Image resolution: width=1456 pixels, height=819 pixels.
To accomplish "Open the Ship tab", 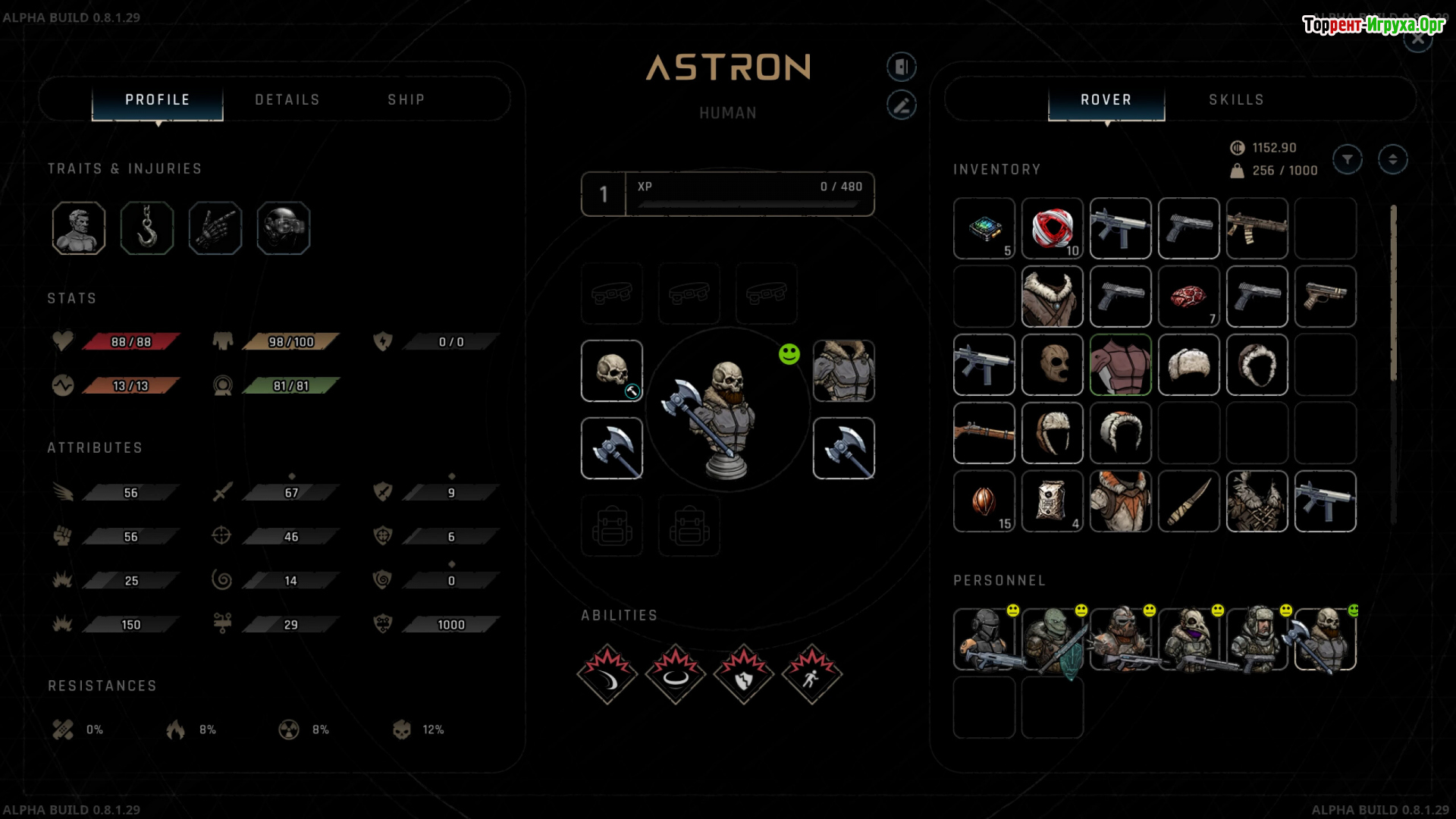I will point(406,100).
